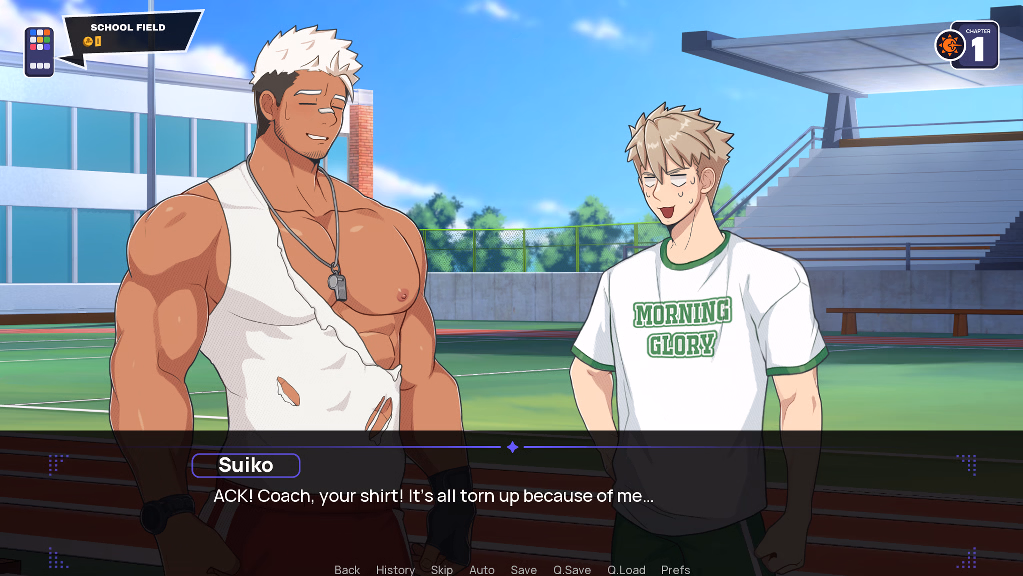Viewport: 1023px width, 576px height.
Task: Open Prefs settings screen
Action: pos(675,569)
